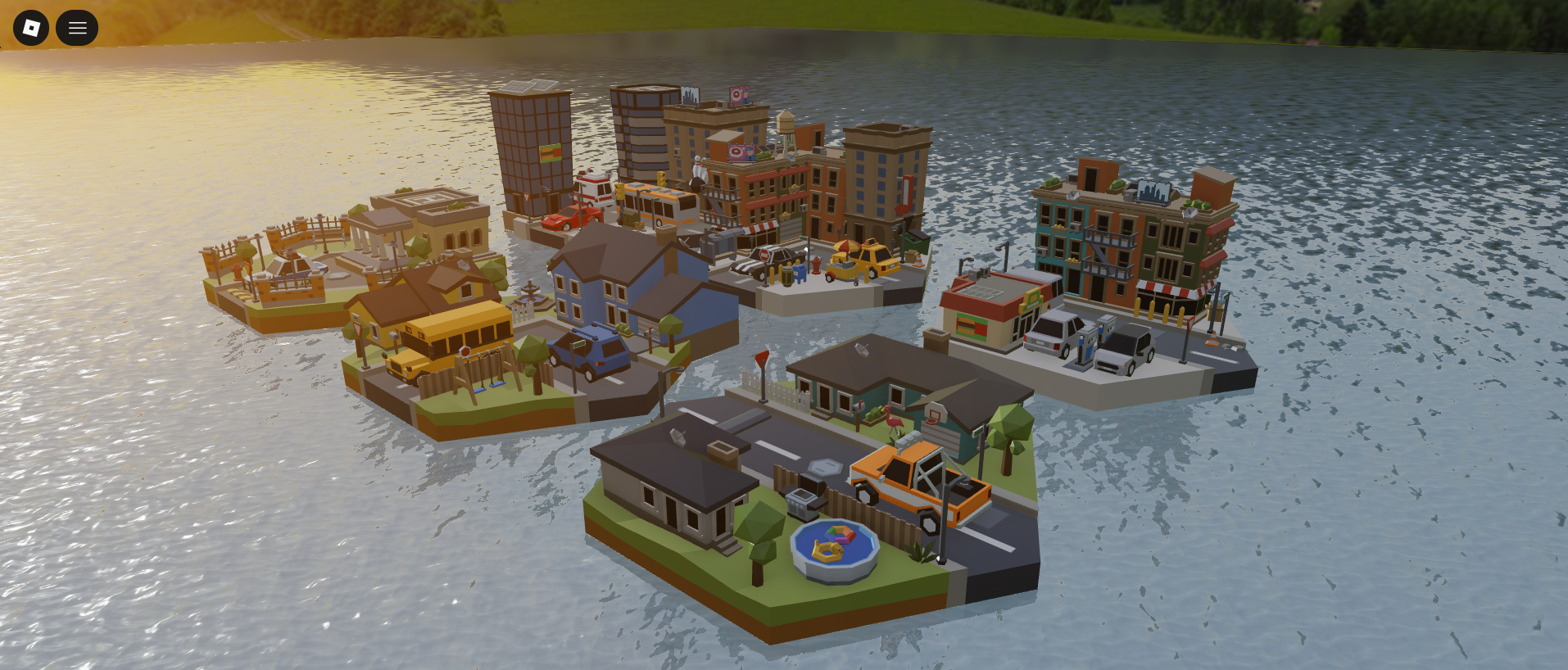Open the hamburger menu

(x=77, y=27)
